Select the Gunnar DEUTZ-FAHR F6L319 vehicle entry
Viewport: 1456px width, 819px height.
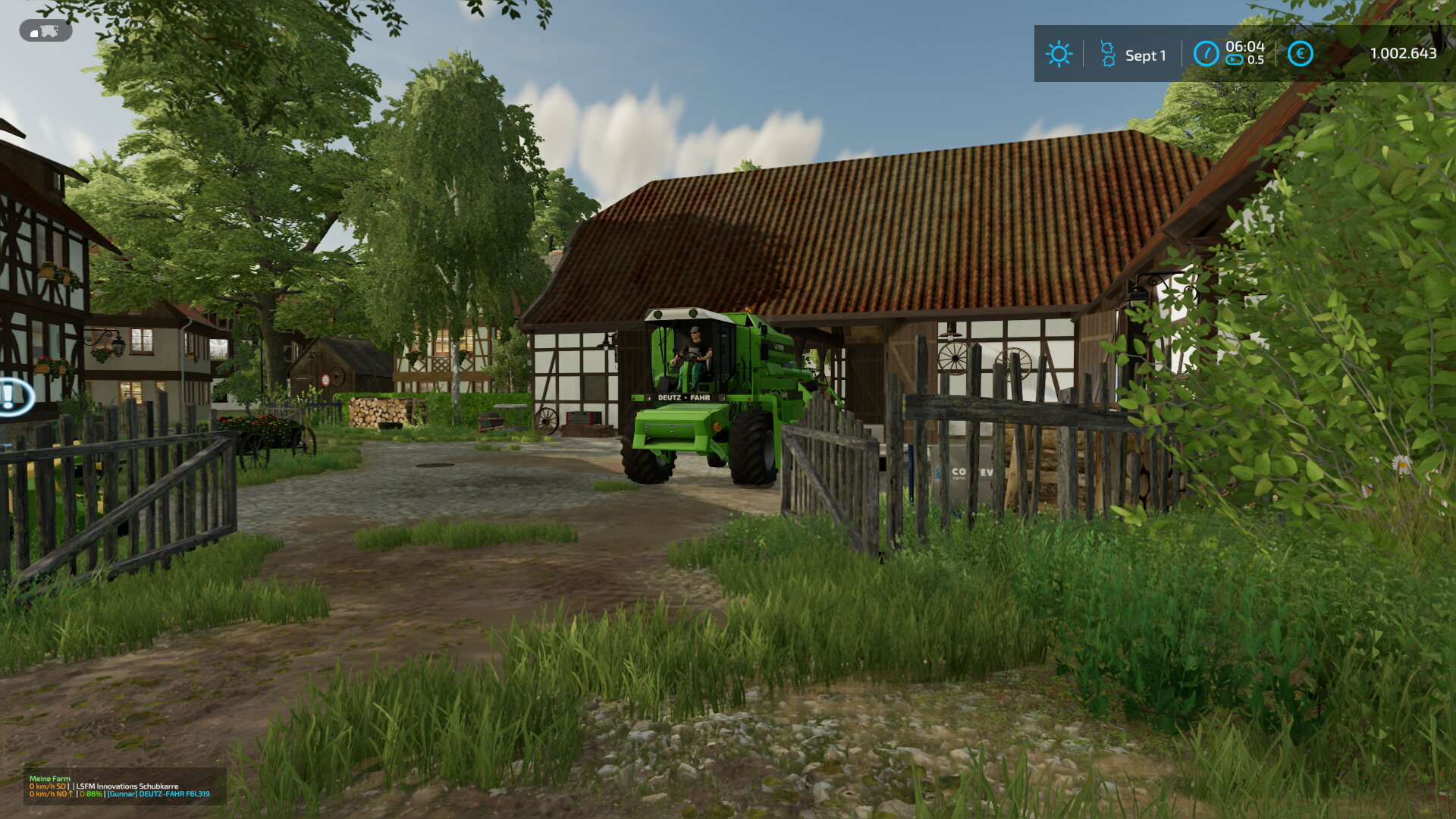pos(158,794)
